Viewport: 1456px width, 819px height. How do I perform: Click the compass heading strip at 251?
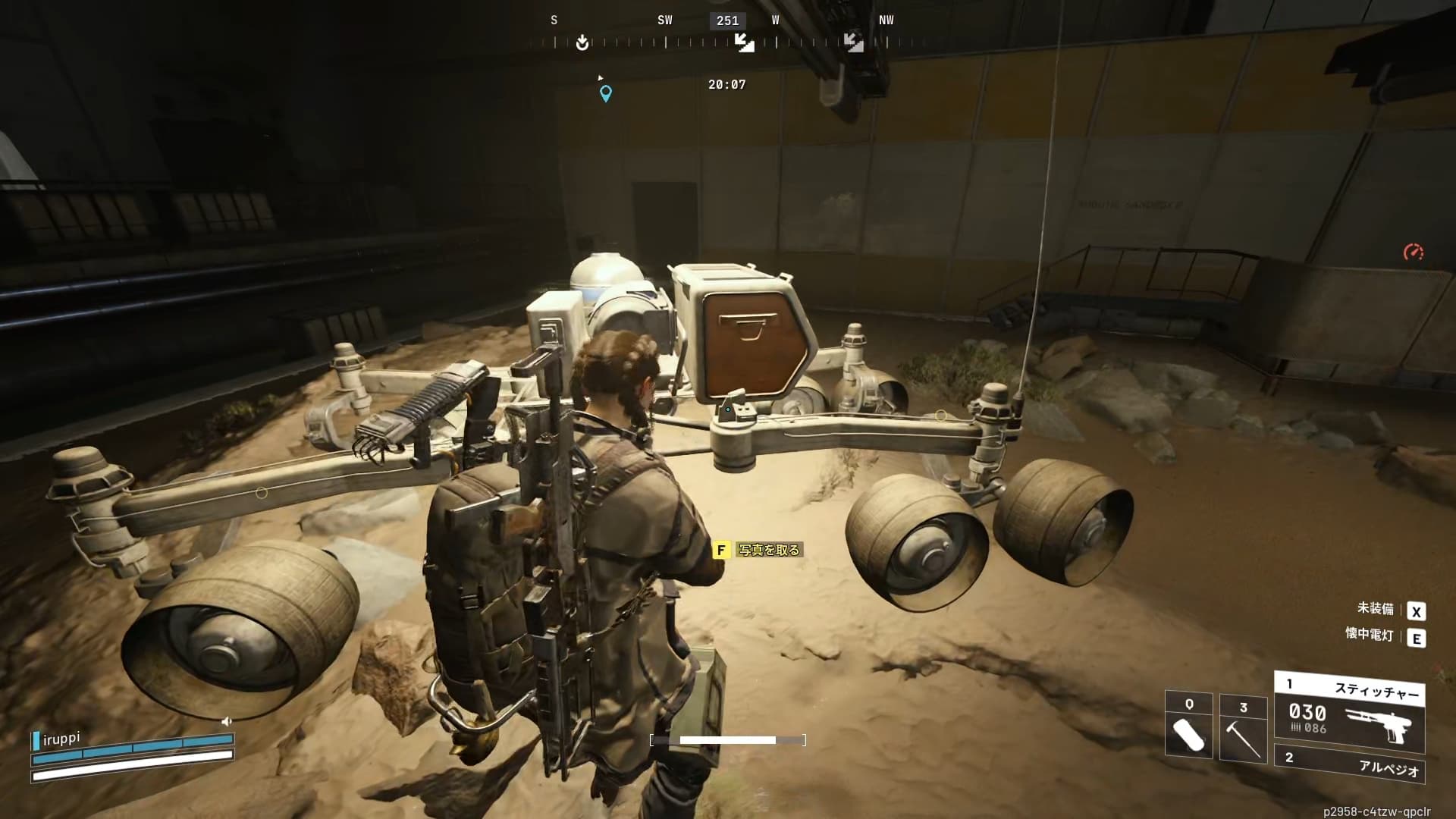tap(727, 21)
